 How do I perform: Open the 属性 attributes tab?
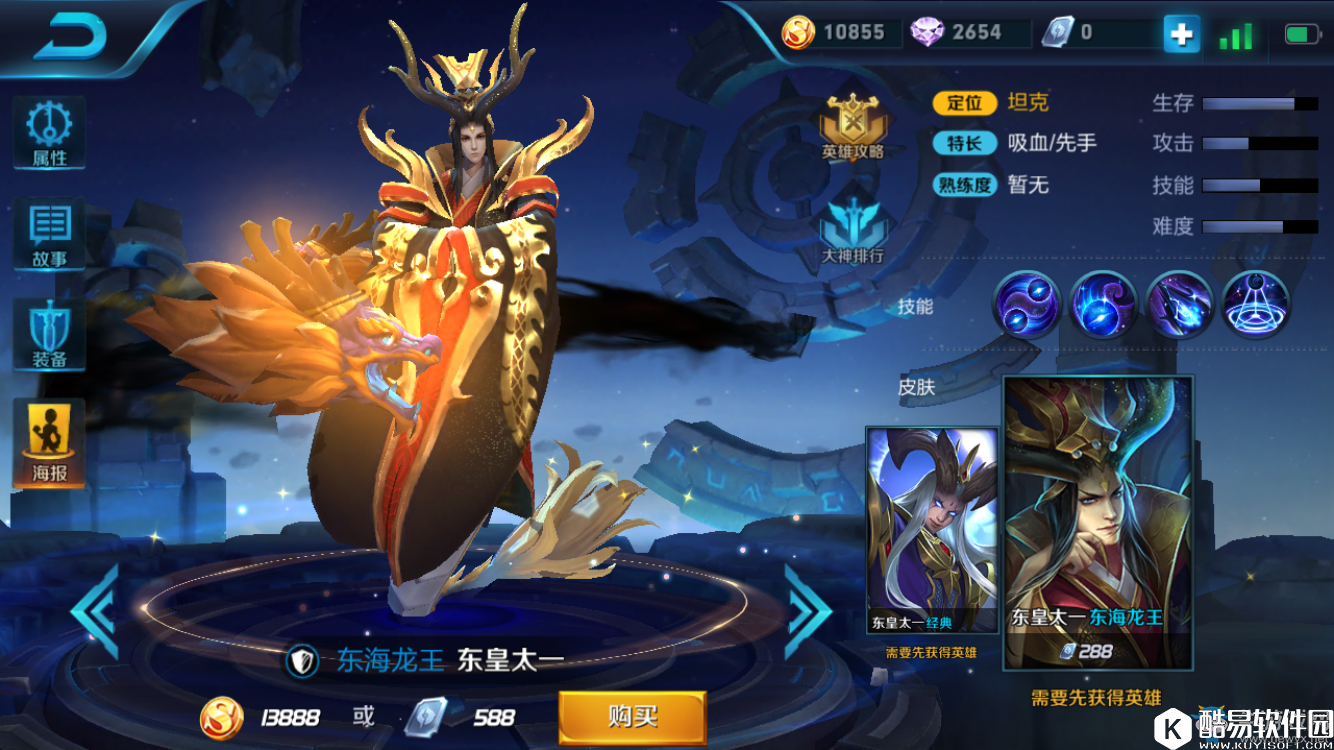(48, 133)
